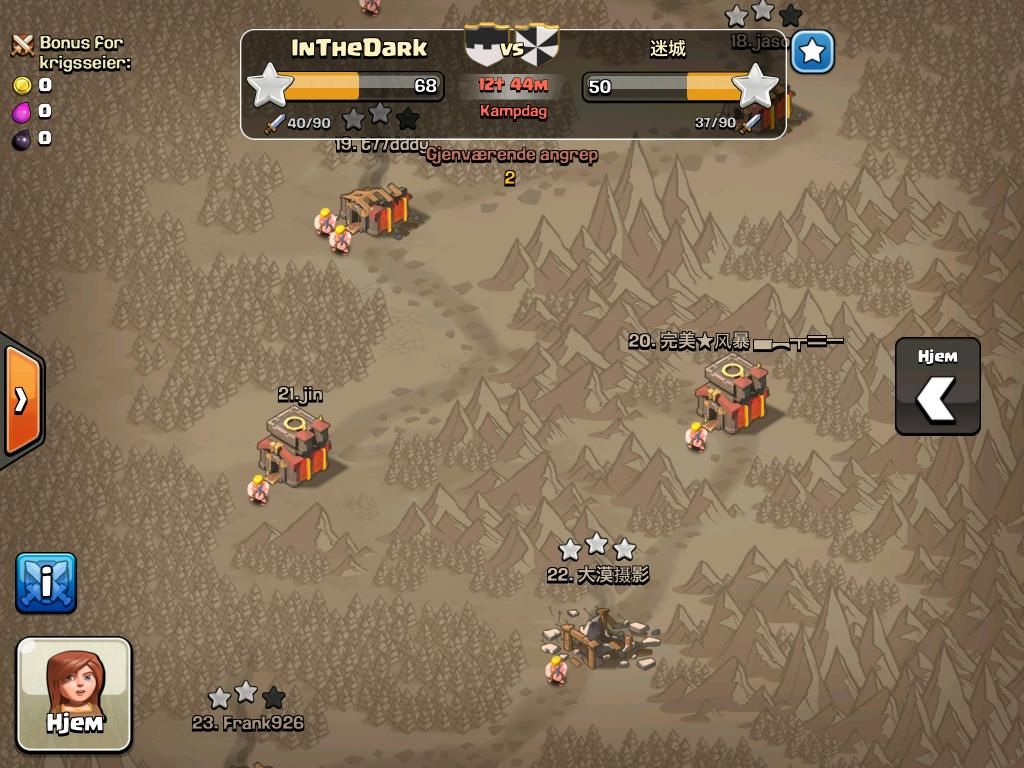The height and width of the screenshot is (768, 1024).
Task: Select base 19 on the war map
Action: pyautogui.click(x=375, y=210)
